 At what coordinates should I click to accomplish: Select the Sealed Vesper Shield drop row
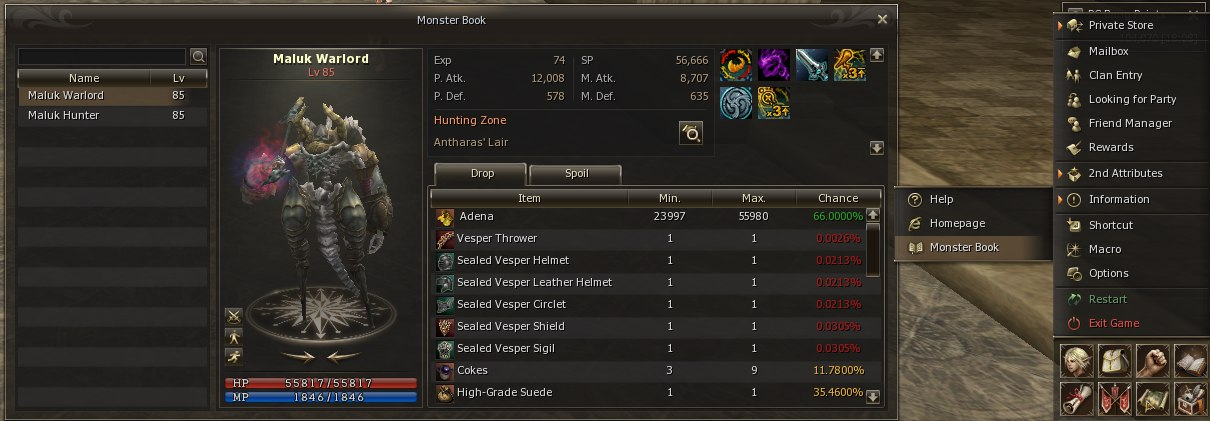[x=650, y=326]
